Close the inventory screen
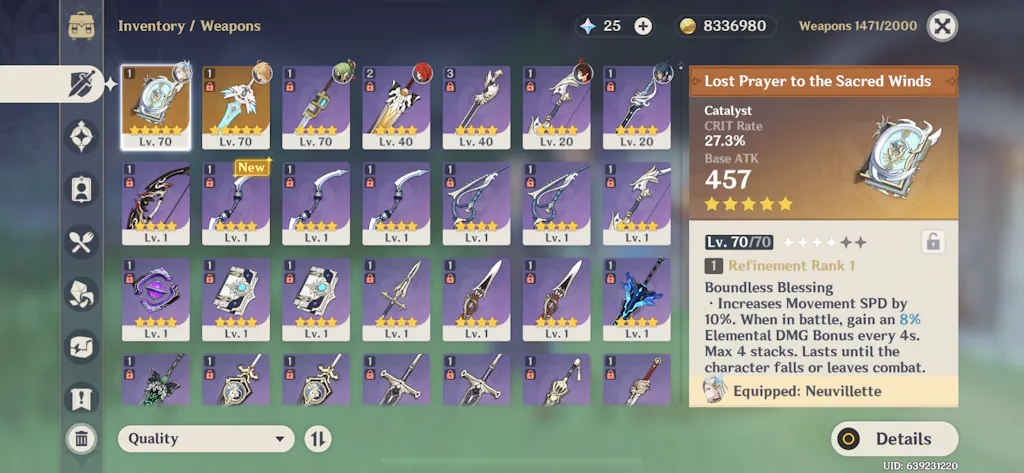 (x=941, y=26)
